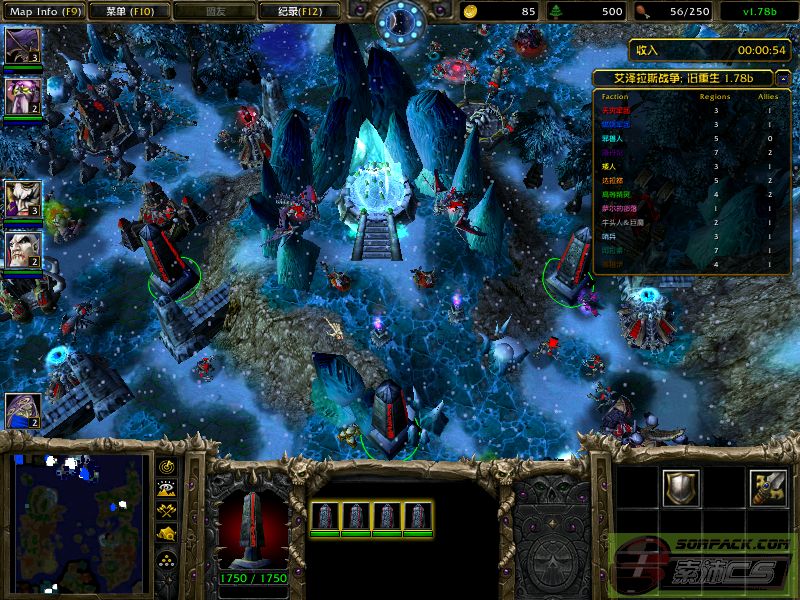Viewport: 800px width, 600px height.
Task: Click on the world minimap
Action: tap(79, 519)
